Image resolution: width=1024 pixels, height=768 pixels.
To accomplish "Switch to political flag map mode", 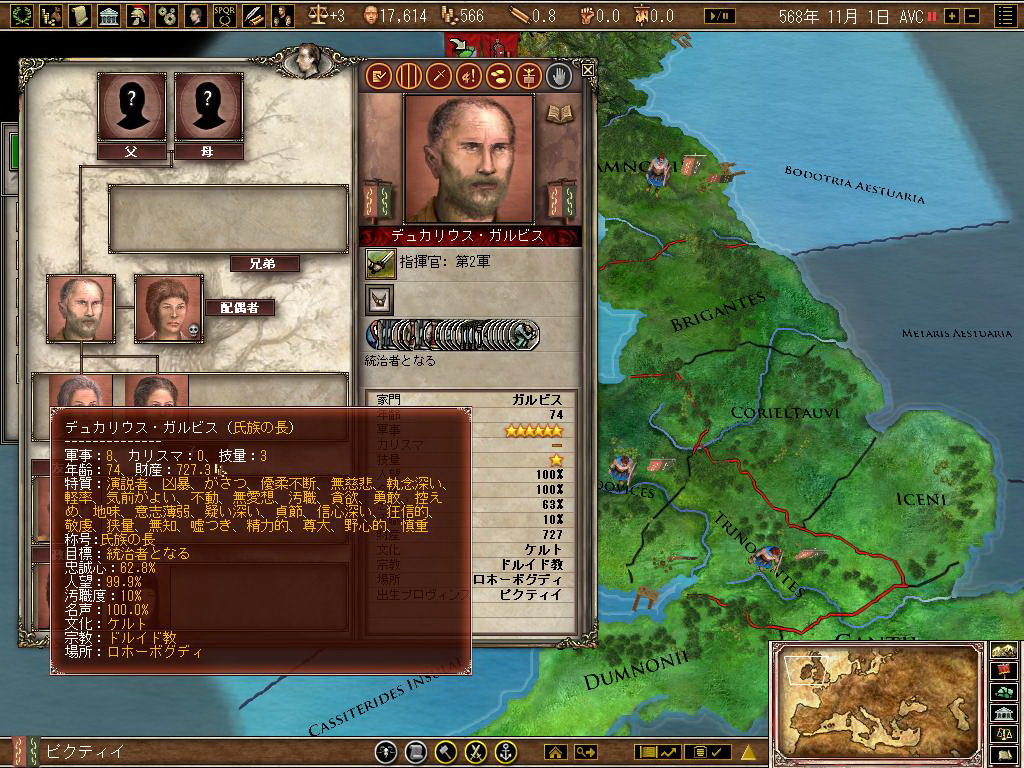I will [1004, 670].
